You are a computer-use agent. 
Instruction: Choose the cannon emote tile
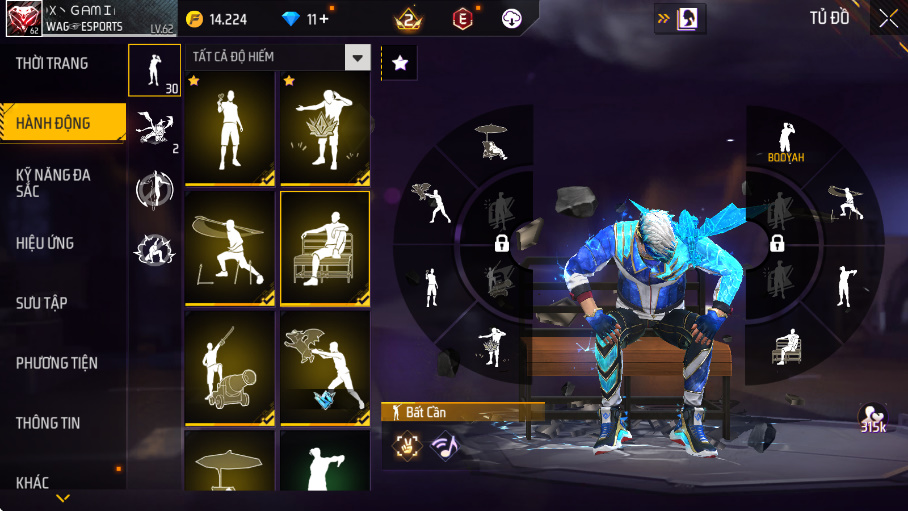pyautogui.click(x=229, y=367)
